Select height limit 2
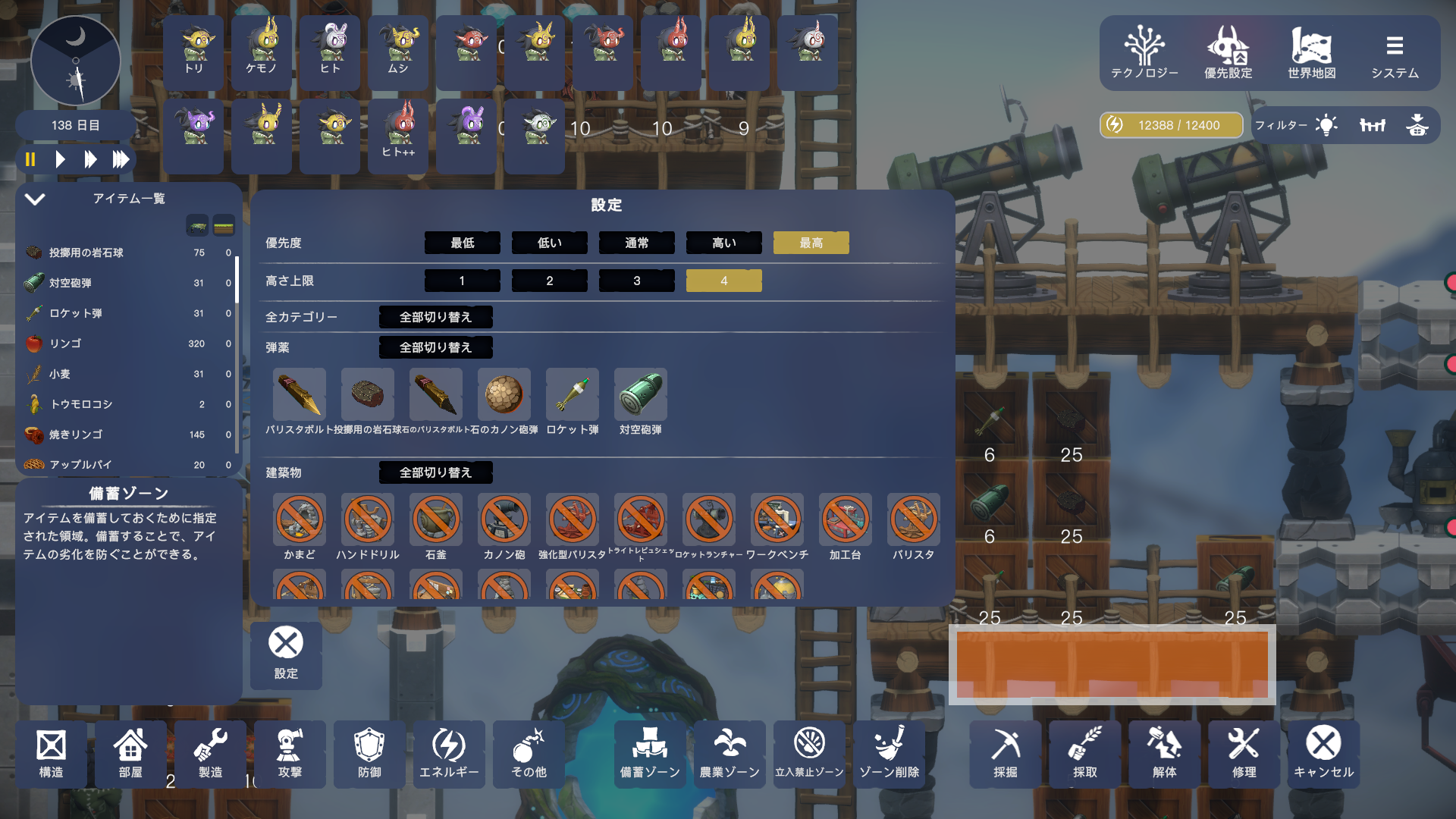 (x=549, y=281)
